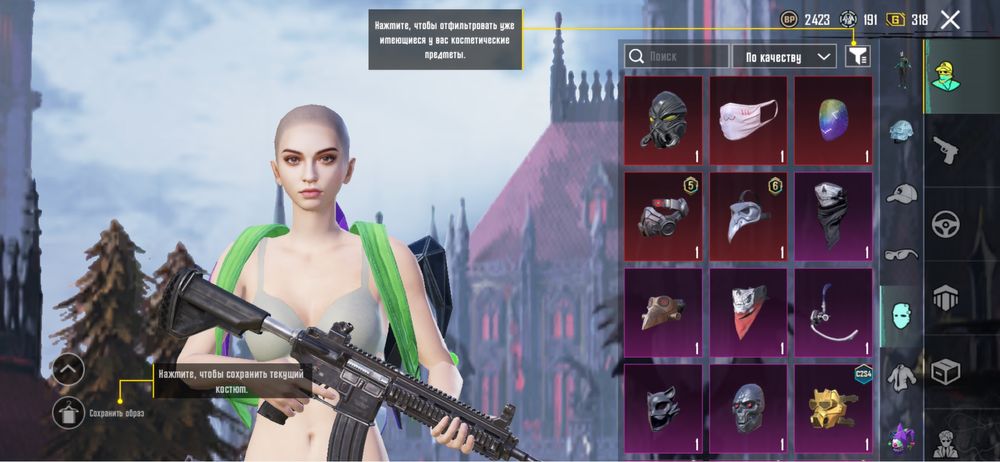Select the plague doctor beak mask with badge 6
1000x462 pixels.
click(x=748, y=215)
